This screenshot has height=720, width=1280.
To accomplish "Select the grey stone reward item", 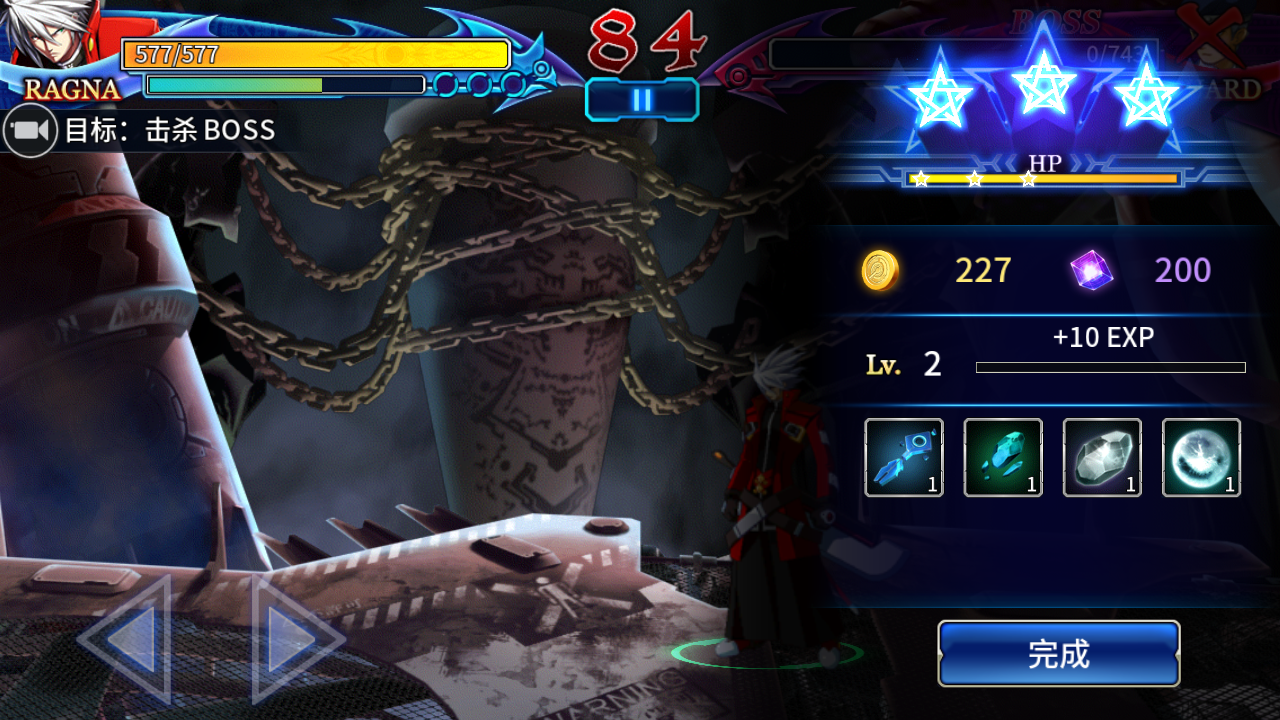I will (x=1101, y=457).
